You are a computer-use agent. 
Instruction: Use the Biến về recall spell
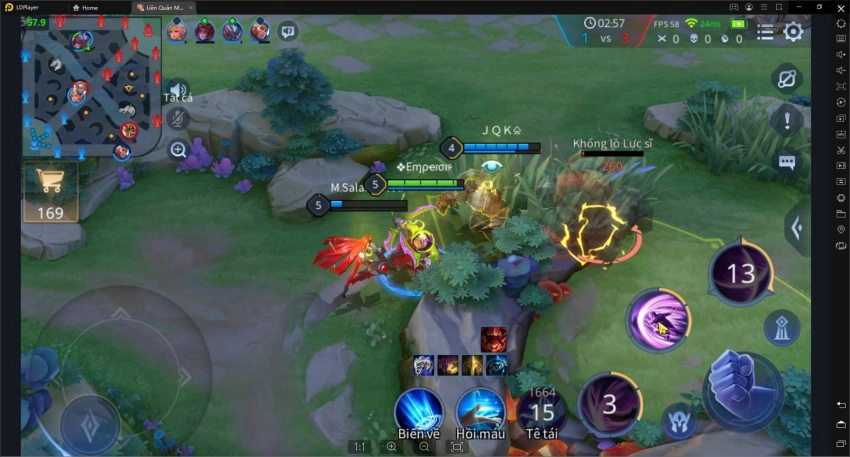click(419, 411)
